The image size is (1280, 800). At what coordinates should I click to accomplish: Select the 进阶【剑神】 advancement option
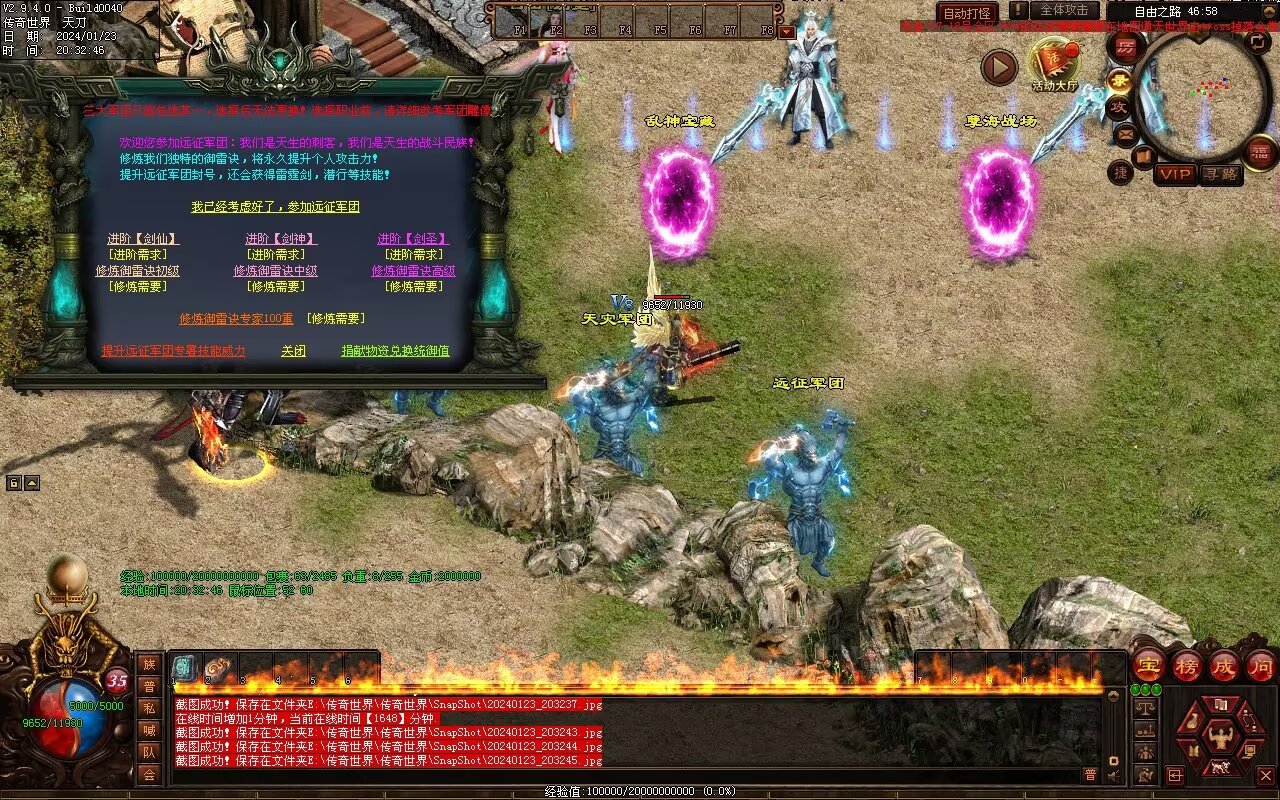[x=281, y=239]
